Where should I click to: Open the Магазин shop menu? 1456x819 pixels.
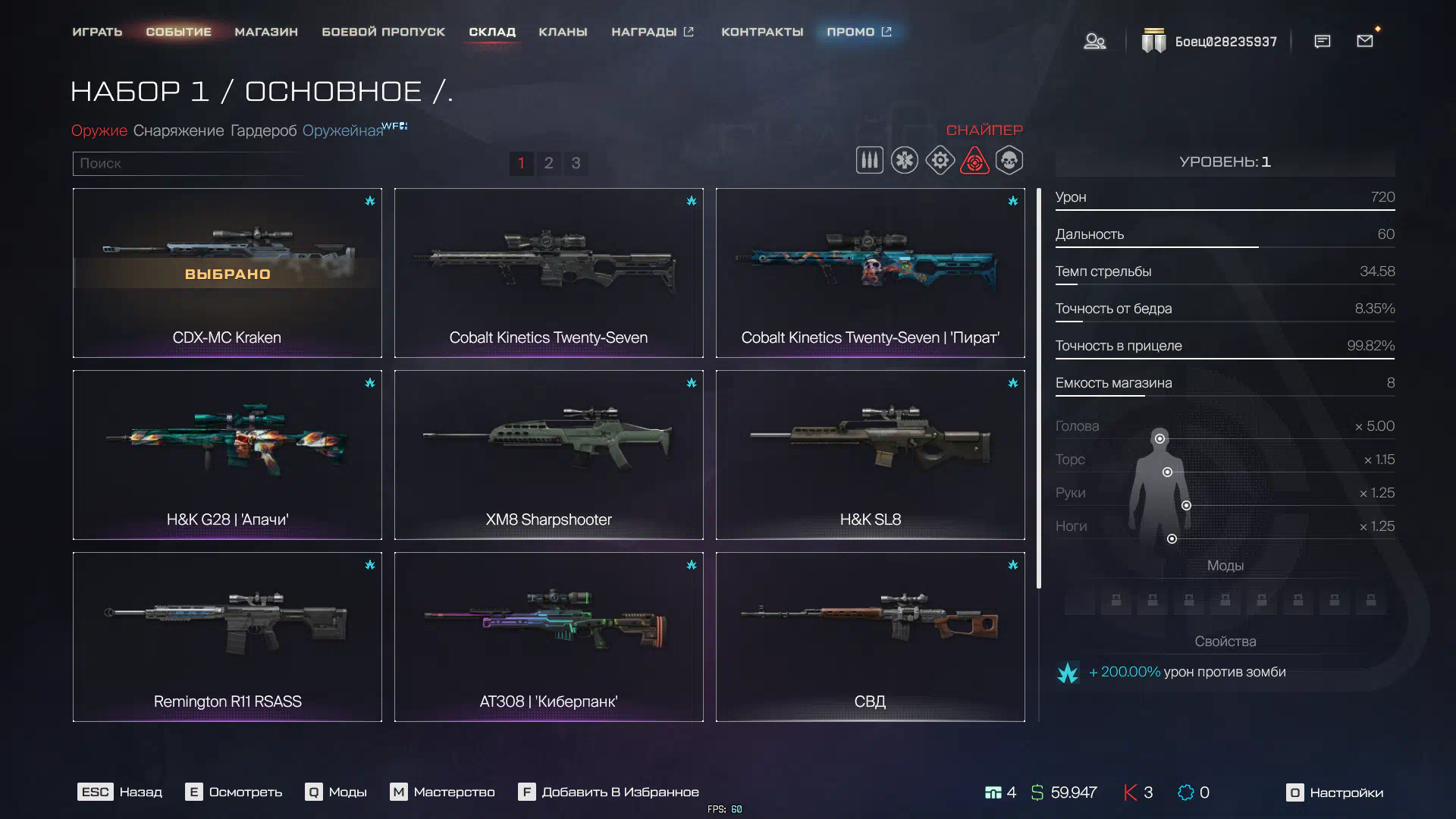266,32
